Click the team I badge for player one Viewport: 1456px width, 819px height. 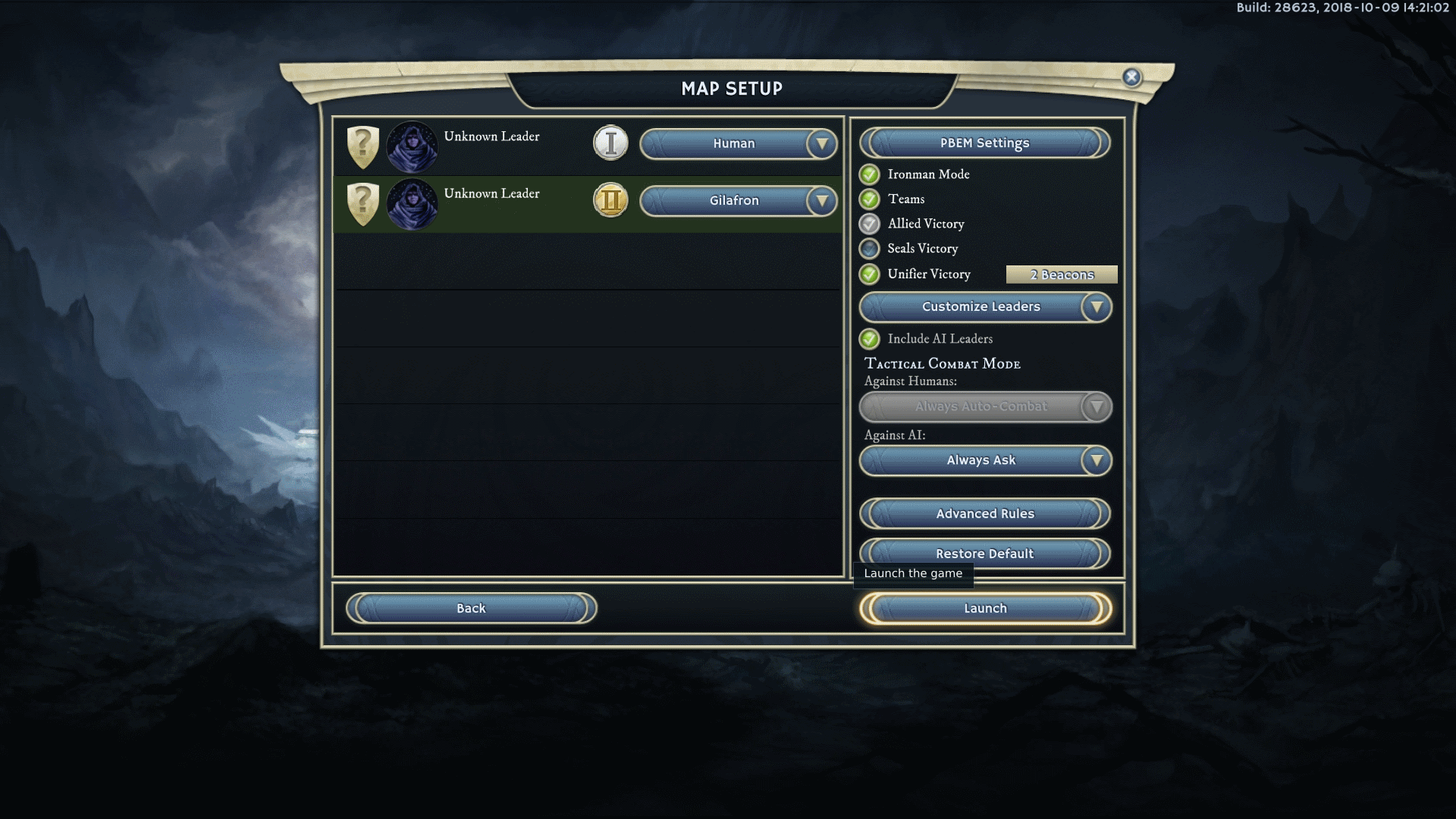[x=610, y=143]
